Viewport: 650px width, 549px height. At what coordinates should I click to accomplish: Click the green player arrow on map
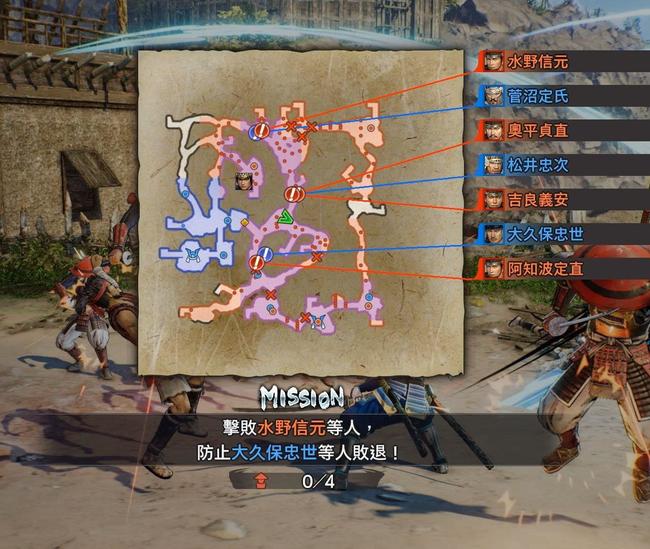(x=286, y=216)
